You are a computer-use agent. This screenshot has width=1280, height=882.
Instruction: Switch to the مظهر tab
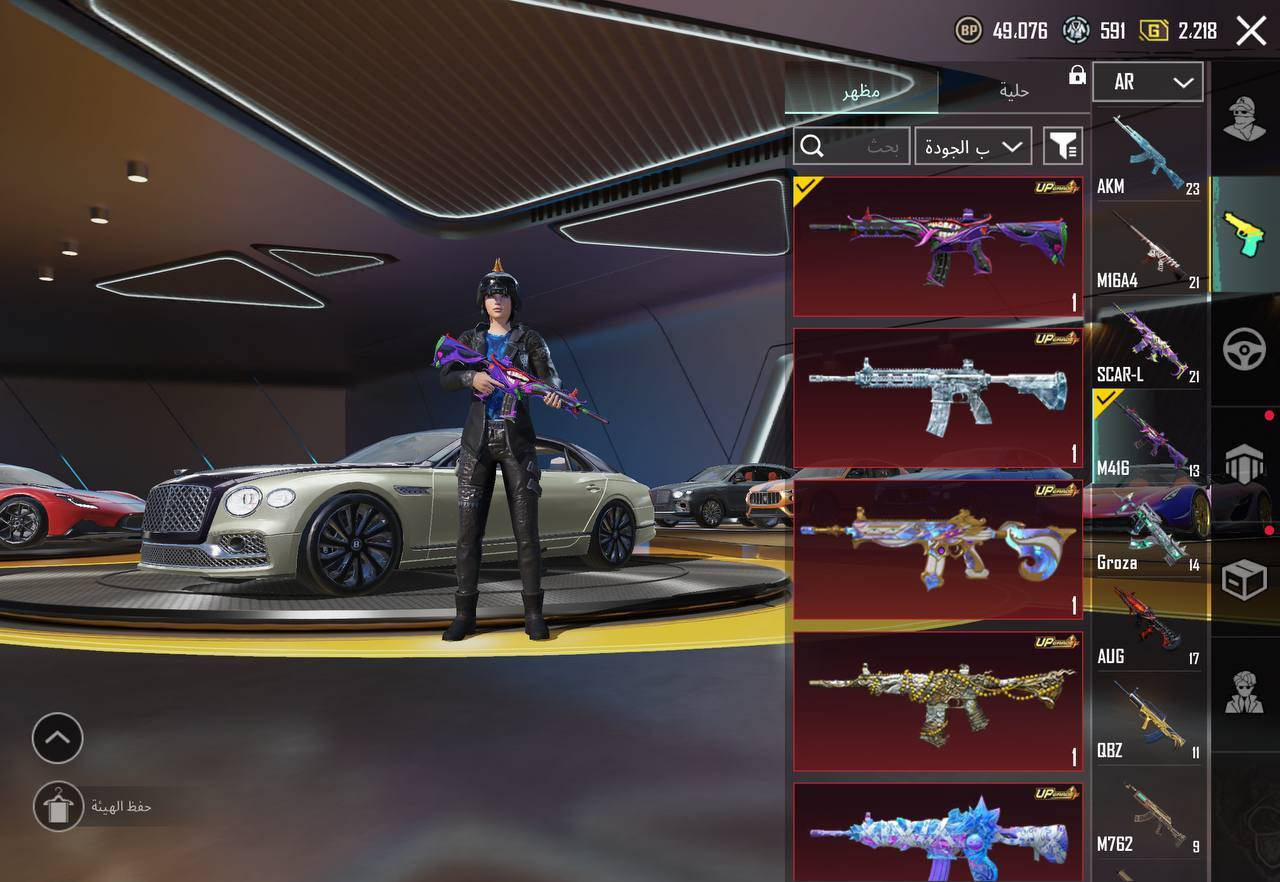click(x=861, y=91)
